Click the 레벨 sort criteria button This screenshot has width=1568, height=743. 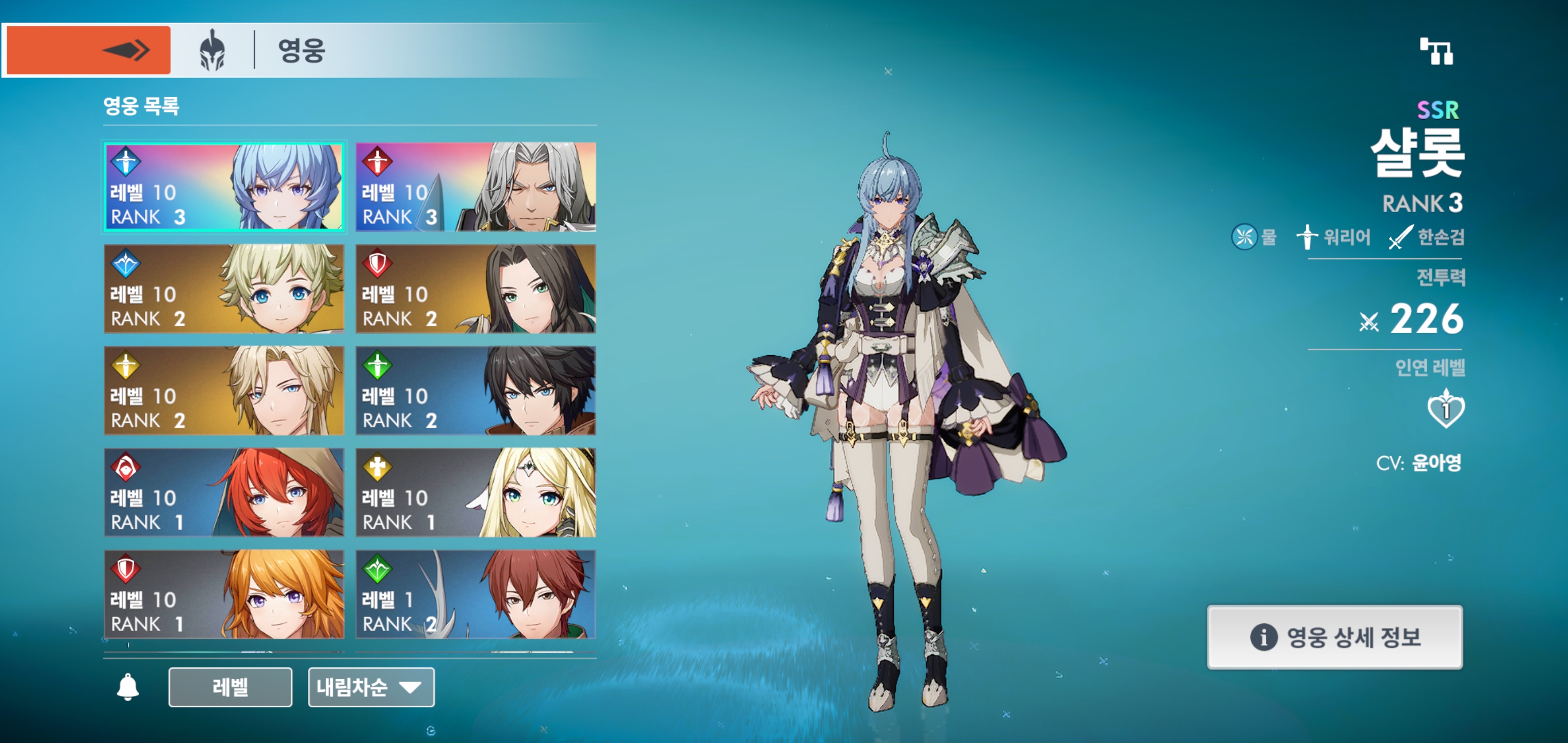[230, 687]
